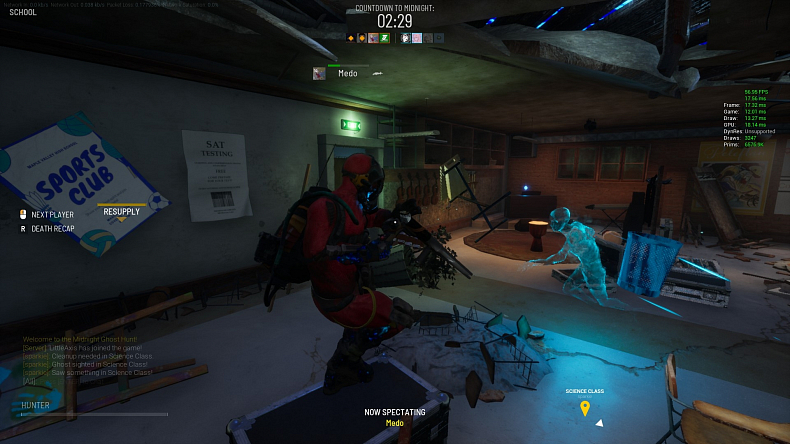Select the green Z player avatar
Screen dimensions: 790x444
coord(384,38)
